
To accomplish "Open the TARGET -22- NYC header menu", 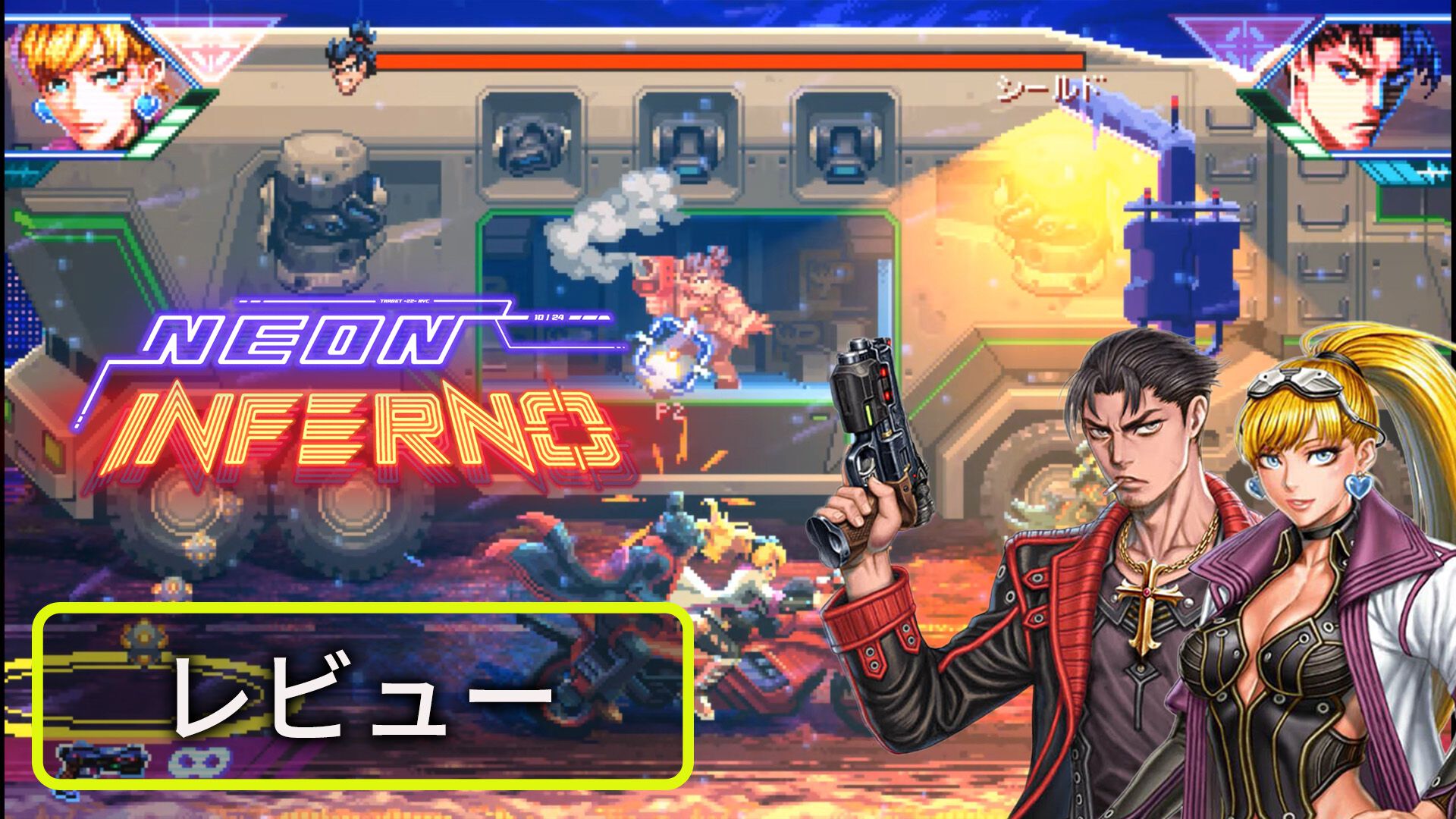I will 404,301.
